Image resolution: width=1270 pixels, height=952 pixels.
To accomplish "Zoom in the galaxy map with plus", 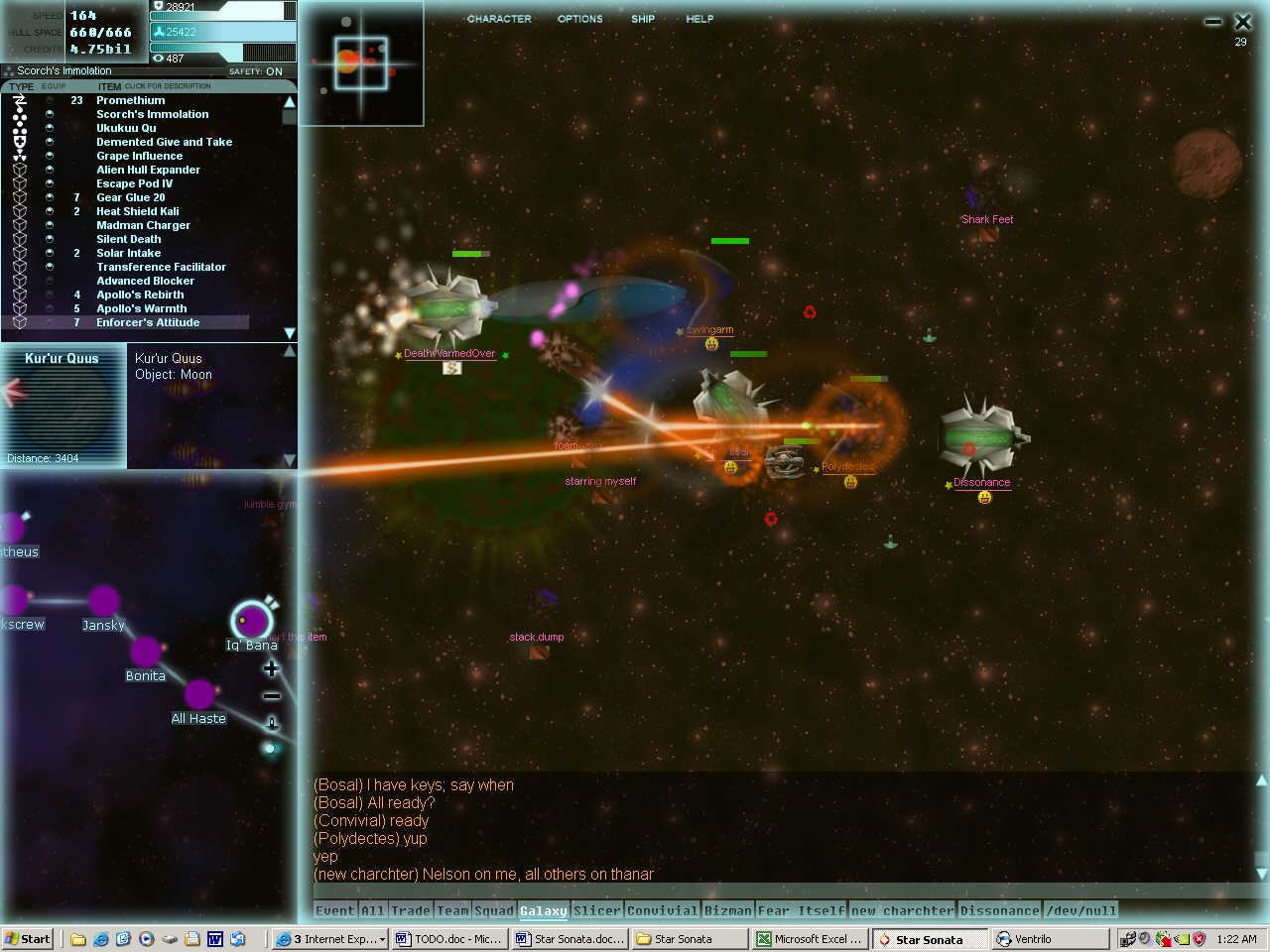I will tap(271, 669).
